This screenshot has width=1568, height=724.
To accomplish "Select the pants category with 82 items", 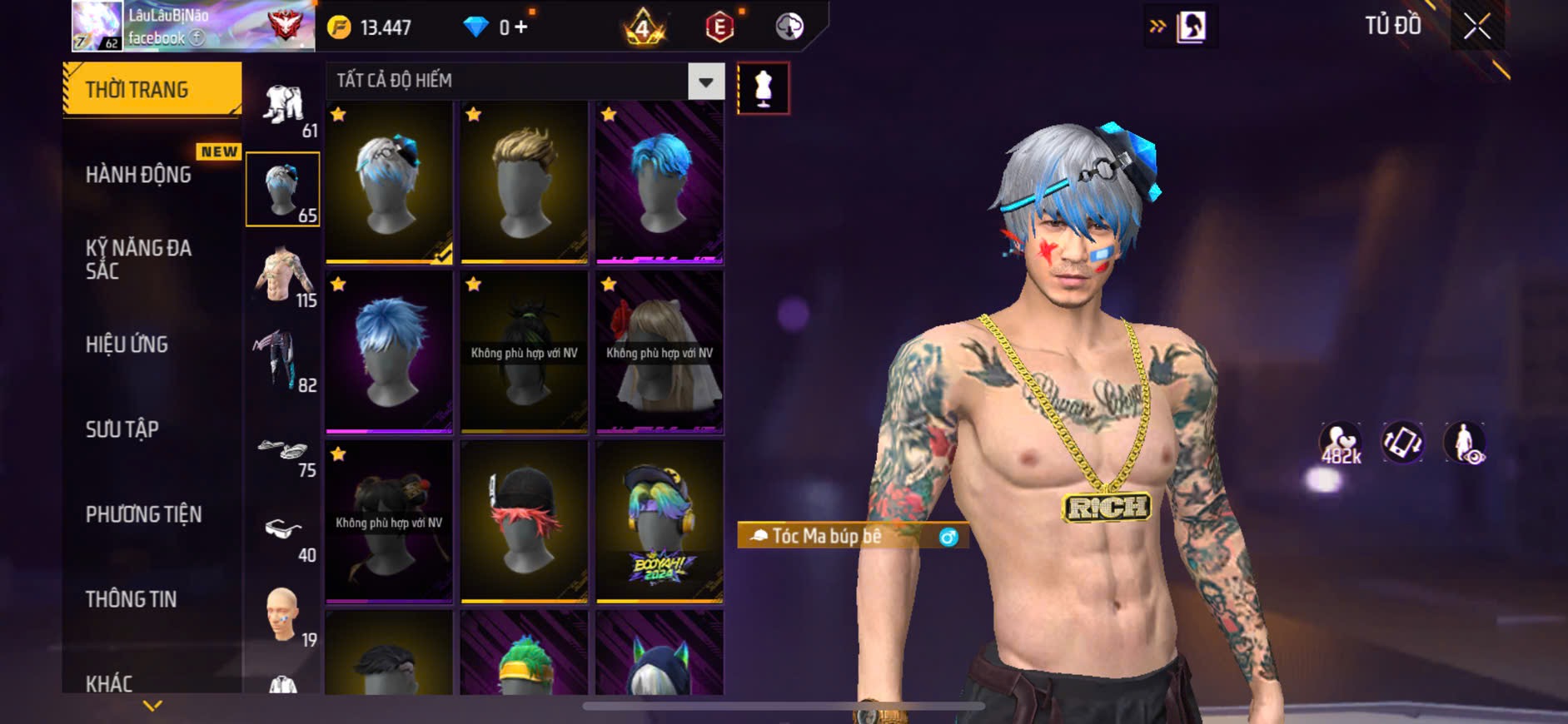I will click(283, 360).
